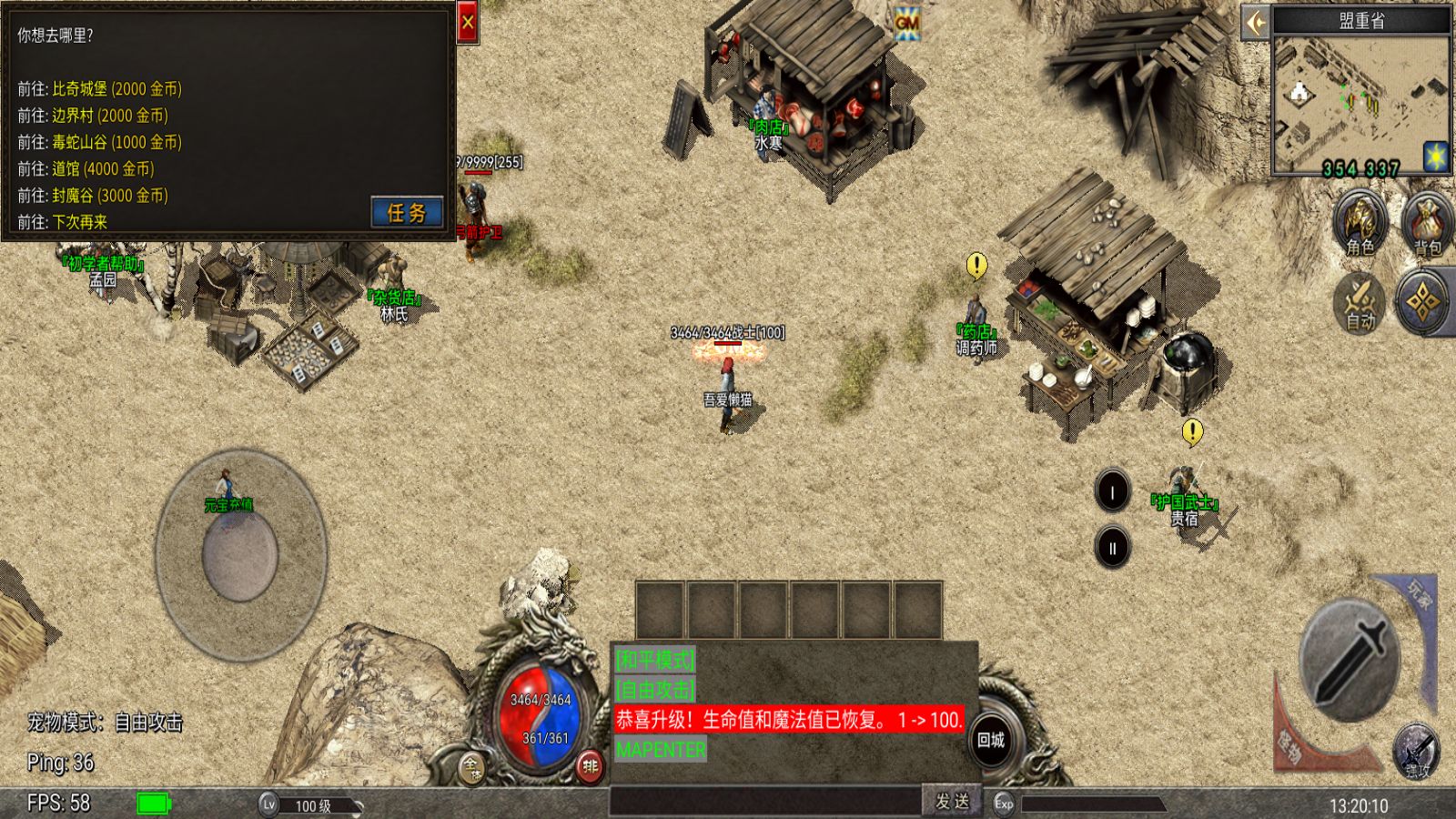Image resolution: width=1456 pixels, height=819 pixels.
Task: Collapse the minimap with the arrow button
Action: pos(1256,23)
